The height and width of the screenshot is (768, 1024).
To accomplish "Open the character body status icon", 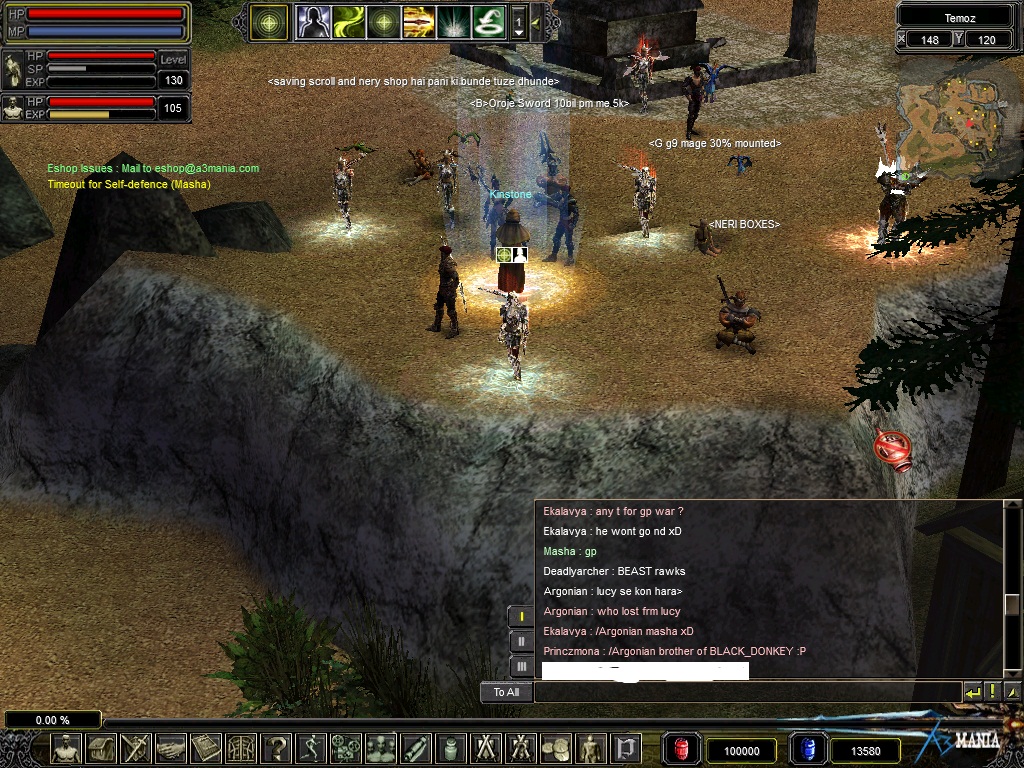I will click(x=66, y=748).
